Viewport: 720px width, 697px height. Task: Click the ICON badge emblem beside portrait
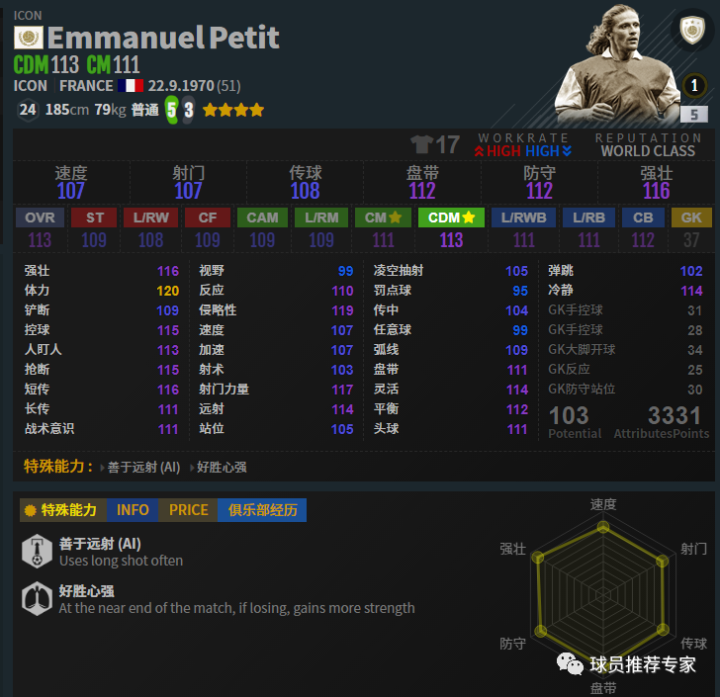[693, 32]
